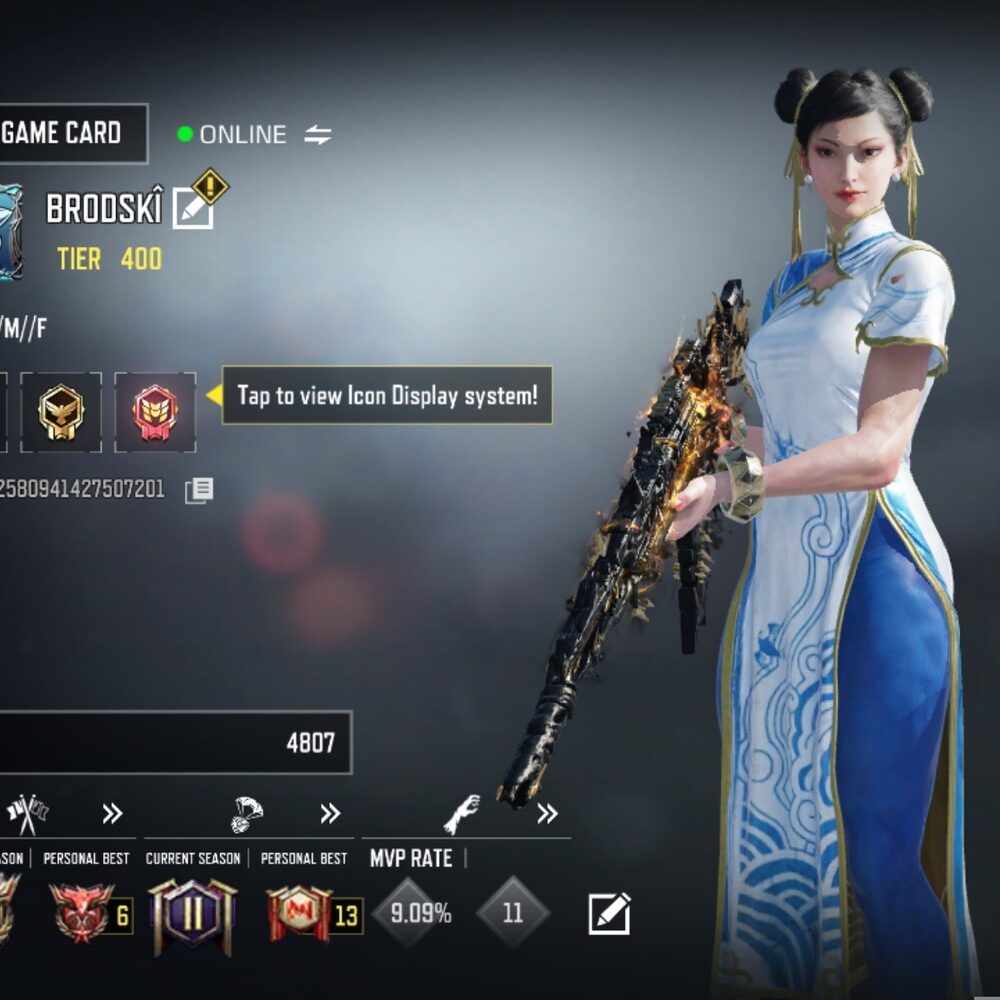This screenshot has width=1000, height=1000.
Task: Expand the parachute battle royale stats
Action: [x=330, y=814]
